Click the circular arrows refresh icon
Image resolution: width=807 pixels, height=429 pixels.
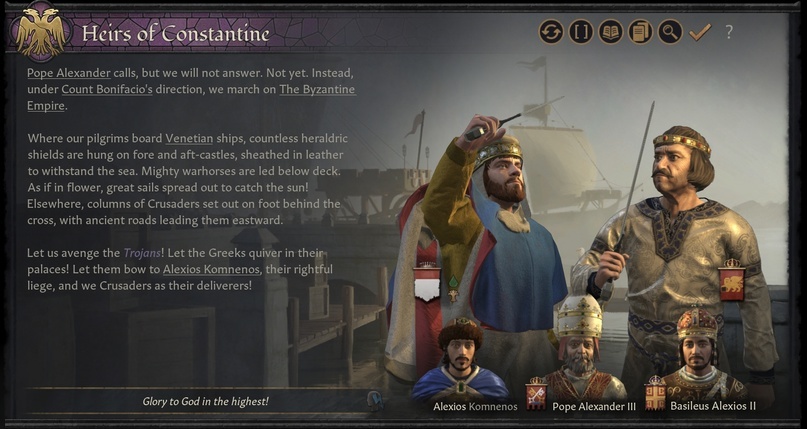pyautogui.click(x=551, y=32)
